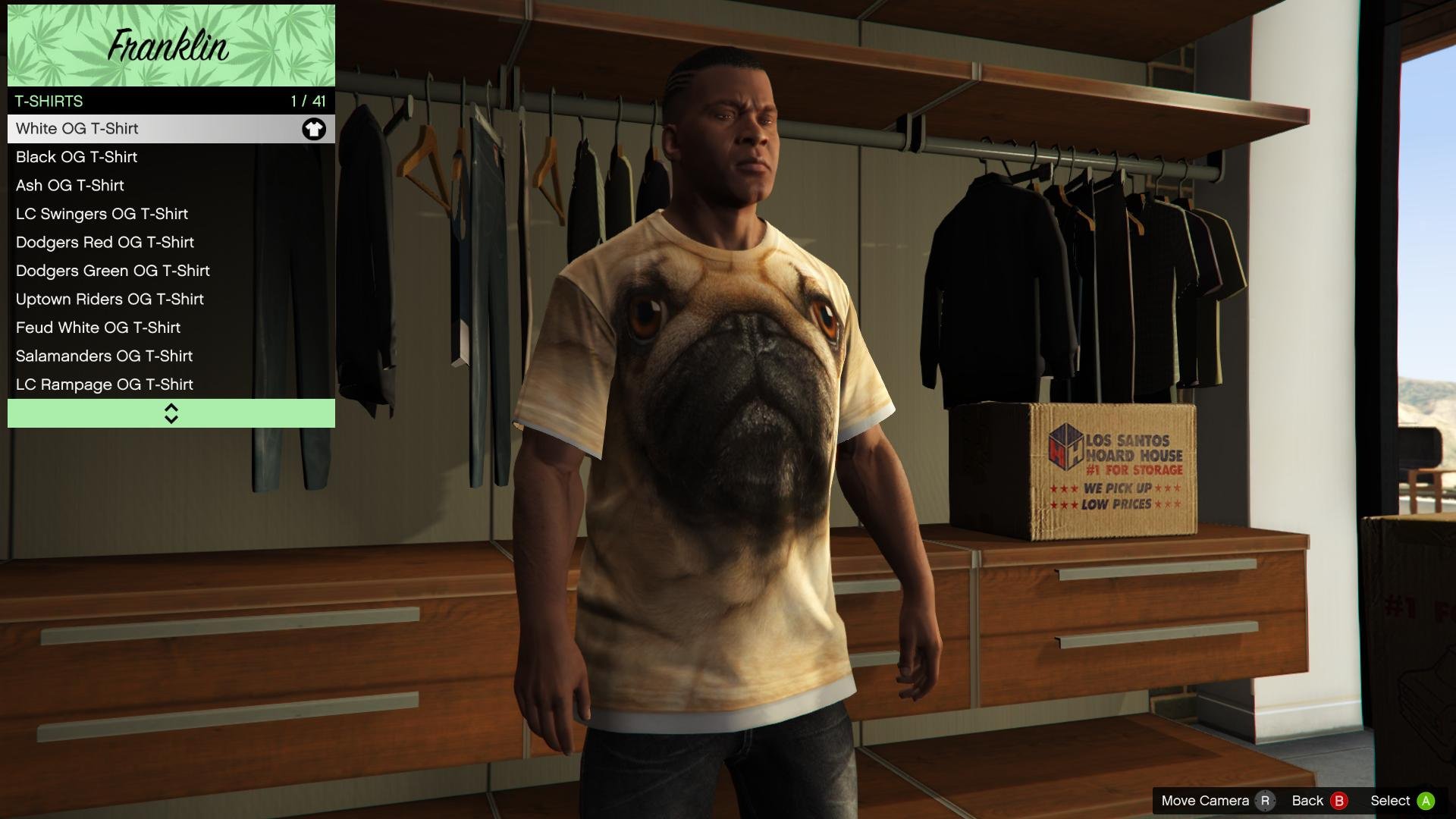
Task: Select Salamanders OG T-Shirt
Action: pyautogui.click(x=171, y=356)
